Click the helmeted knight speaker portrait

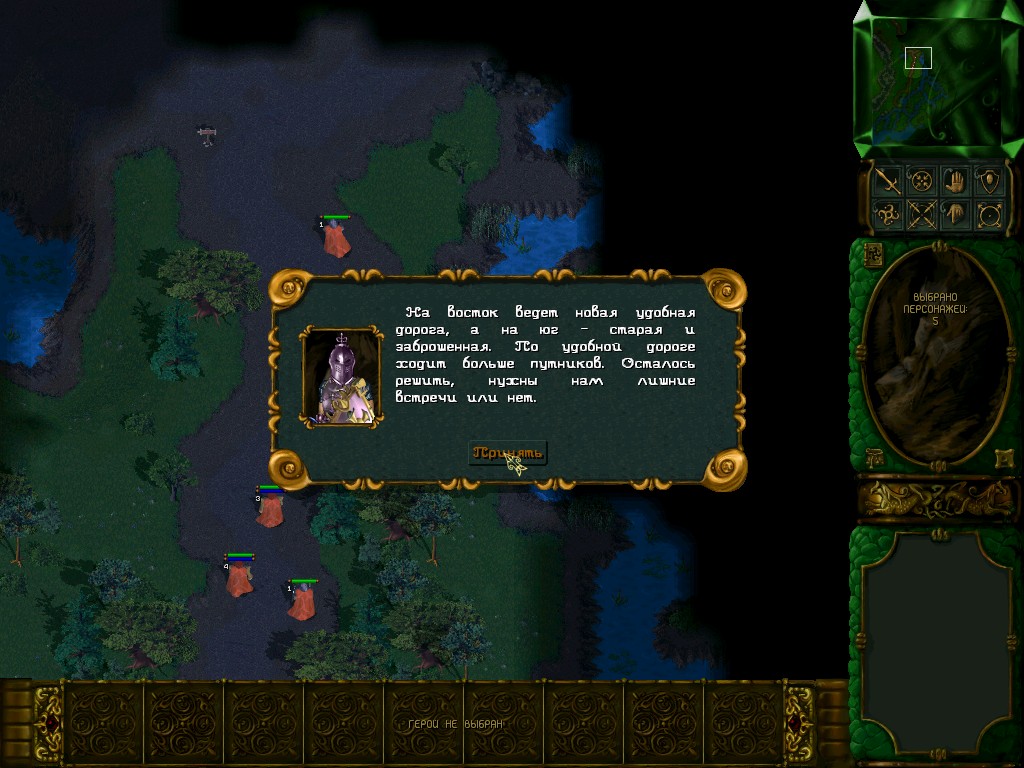tap(342, 377)
